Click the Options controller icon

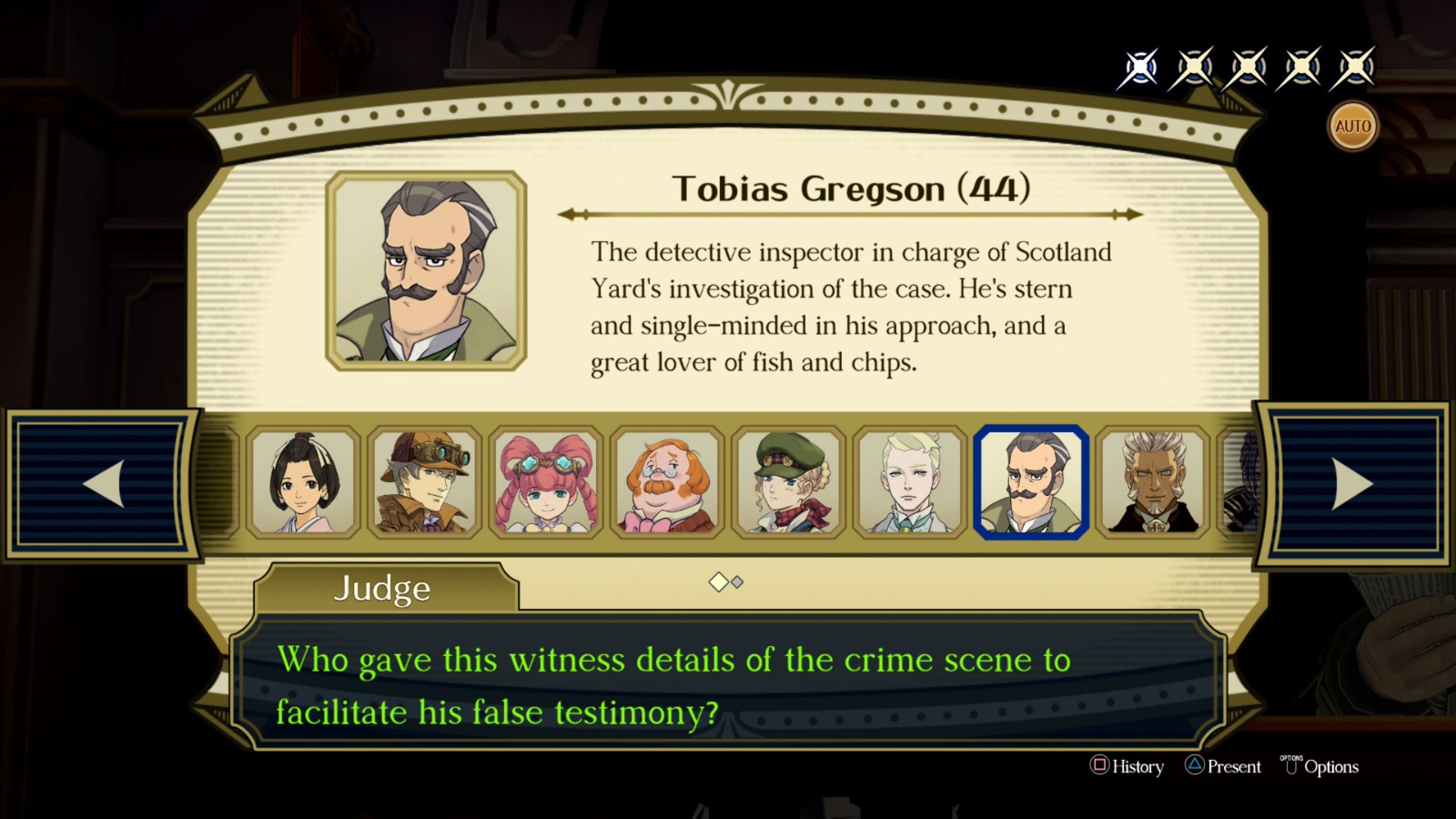(x=1291, y=767)
